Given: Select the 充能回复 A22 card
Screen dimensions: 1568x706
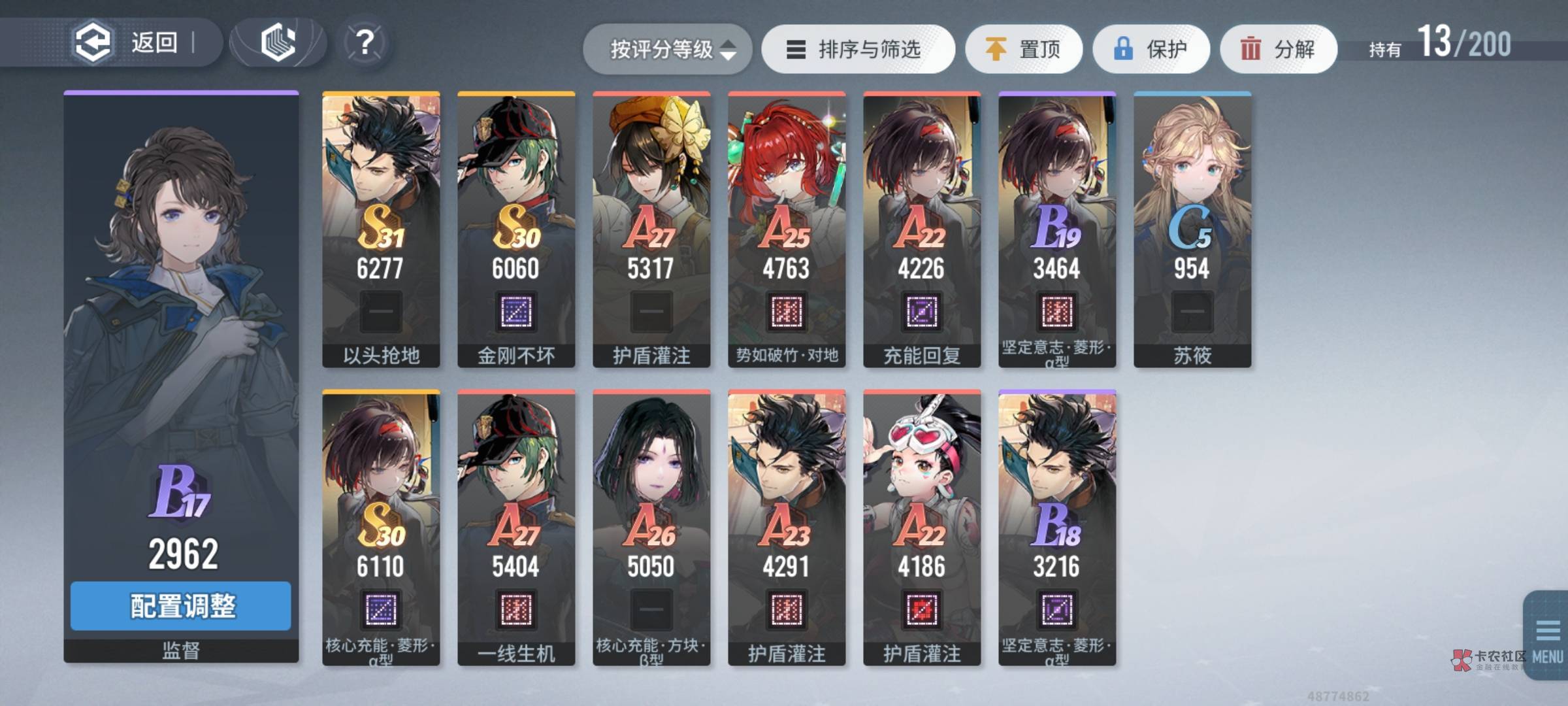Looking at the screenshot, I should tap(922, 229).
